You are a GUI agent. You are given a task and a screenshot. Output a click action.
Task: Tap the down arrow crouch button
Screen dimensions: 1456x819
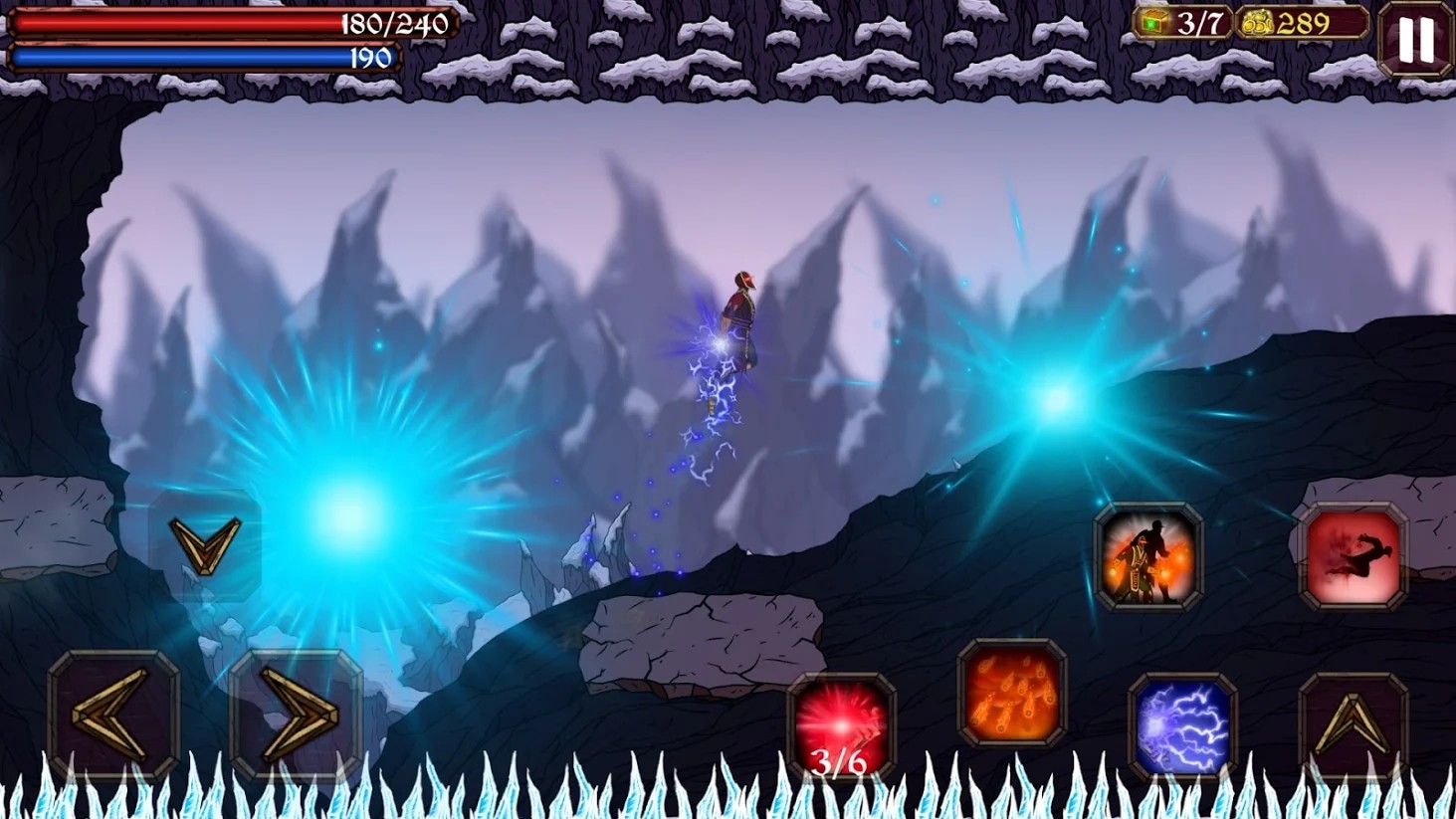(205, 544)
